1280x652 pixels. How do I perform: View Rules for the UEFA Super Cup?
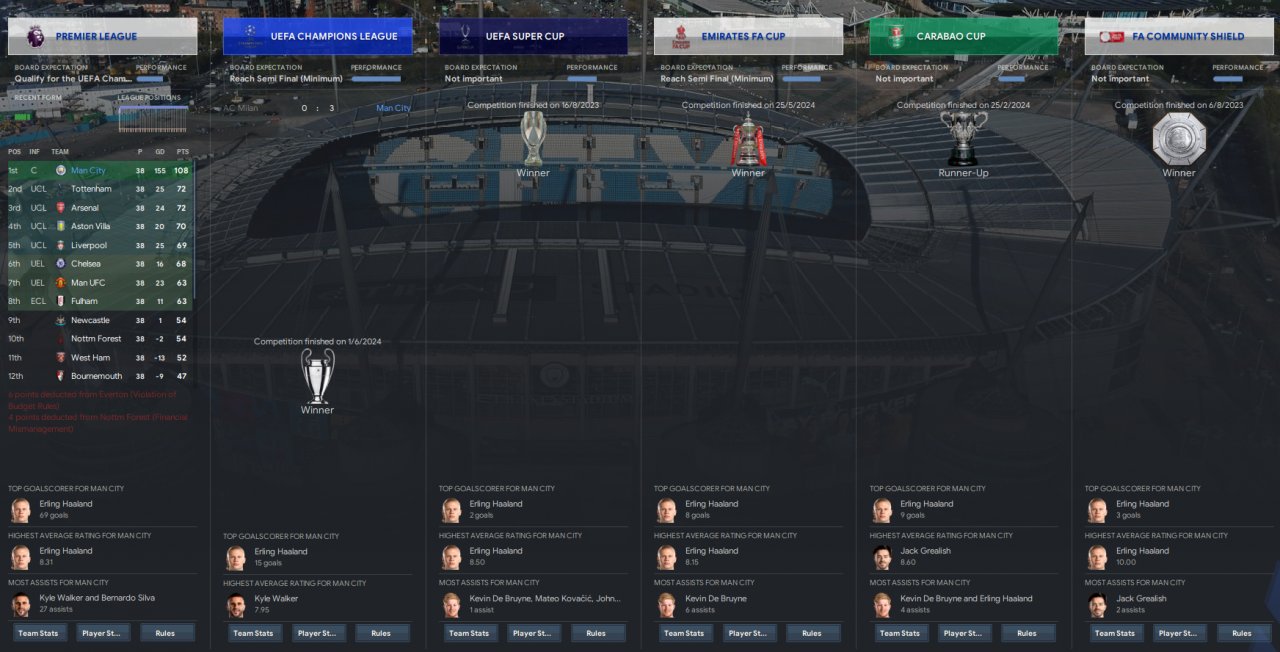click(x=596, y=633)
